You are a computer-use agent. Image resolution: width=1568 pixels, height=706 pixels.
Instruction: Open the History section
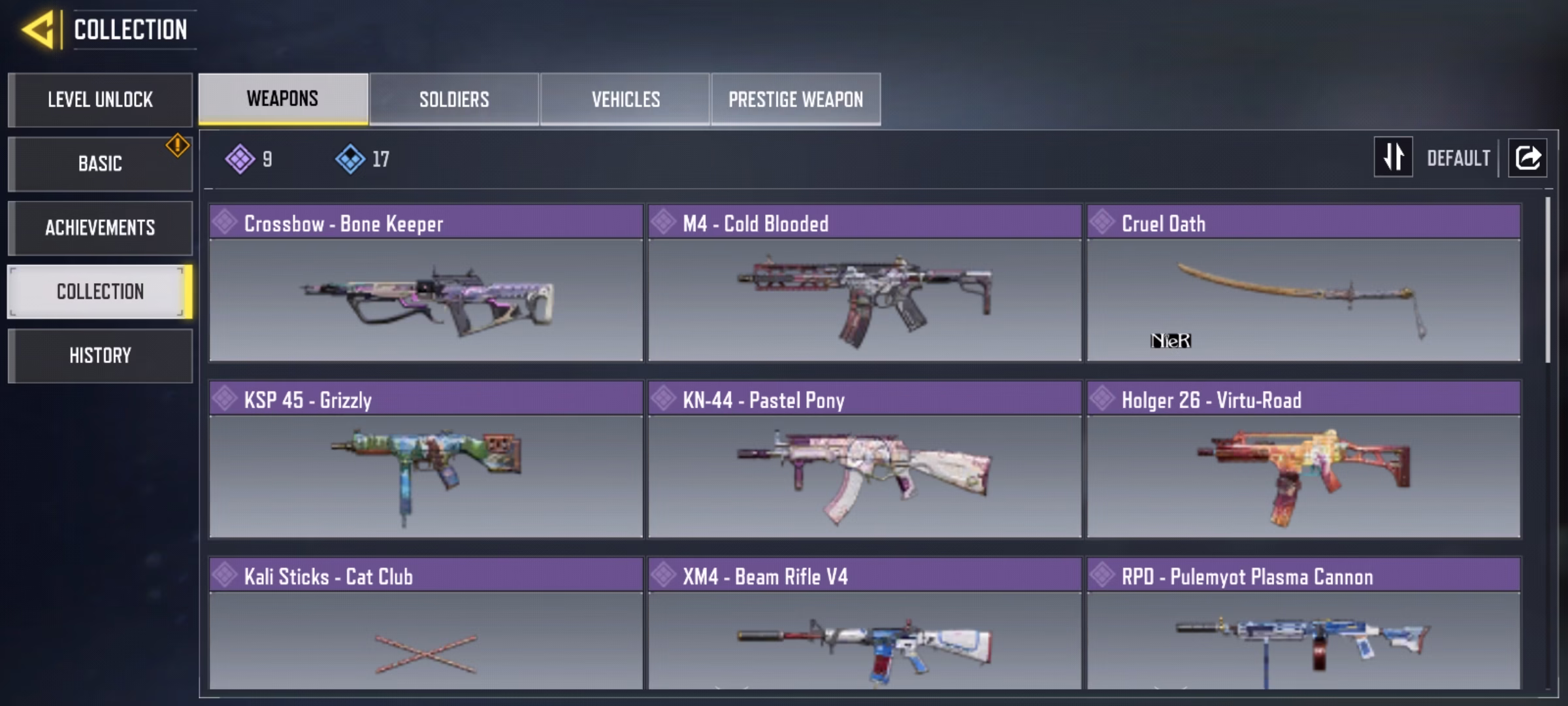coord(100,356)
